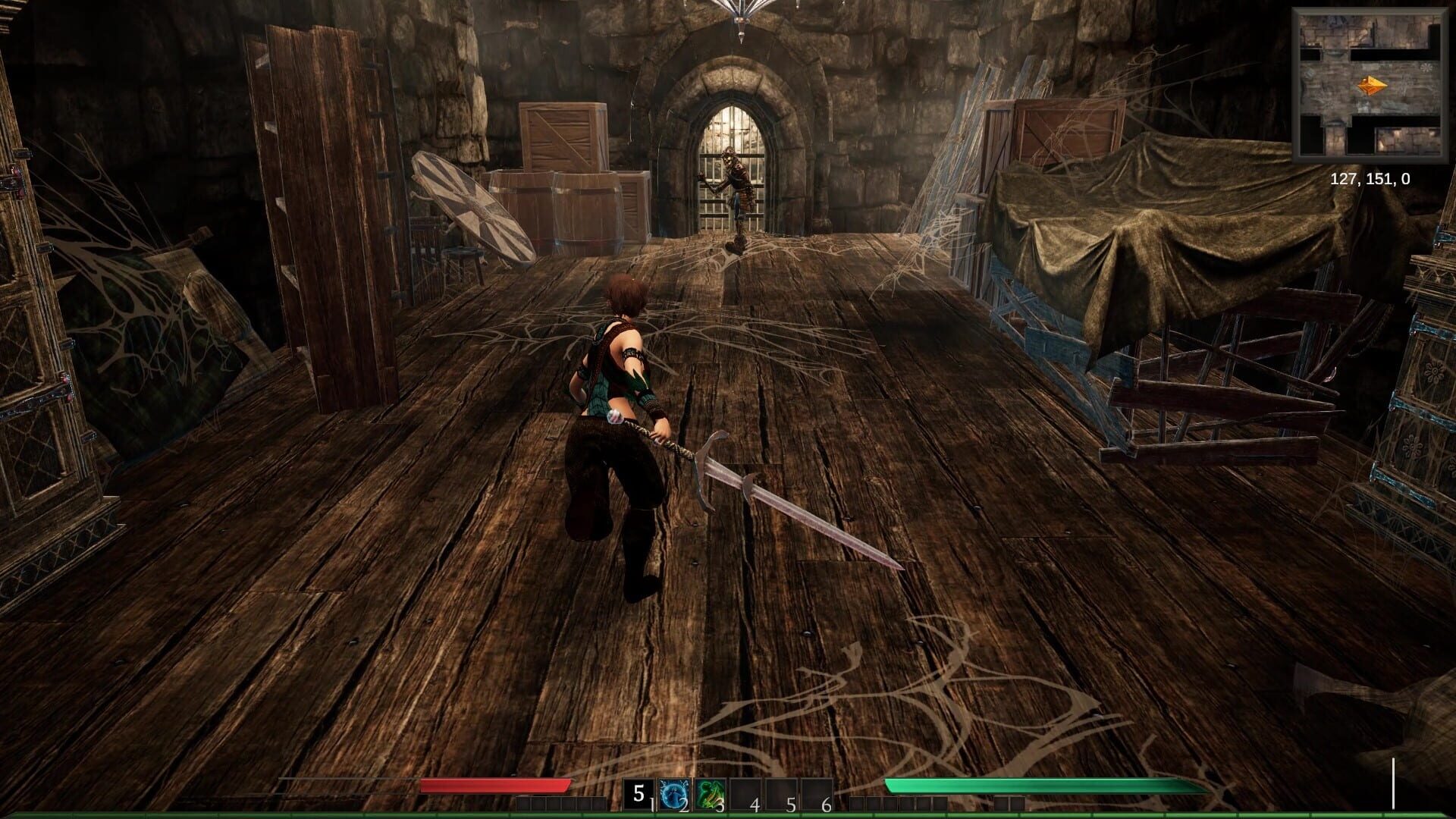The image size is (1456, 819).
Task: Click empty hotbar slot 5
Action: [783, 794]
